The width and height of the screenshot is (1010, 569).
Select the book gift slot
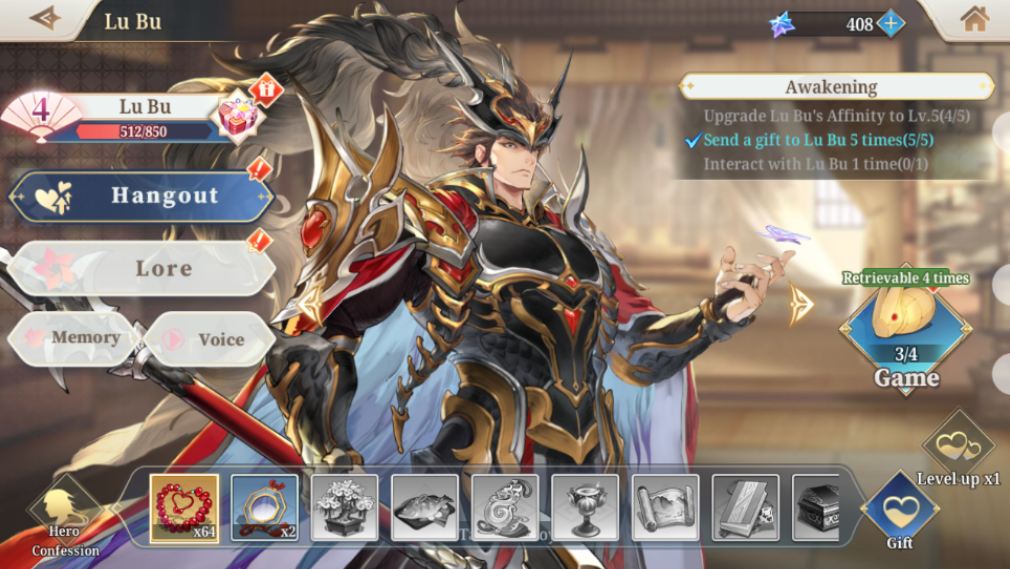[x=745, y=508]
